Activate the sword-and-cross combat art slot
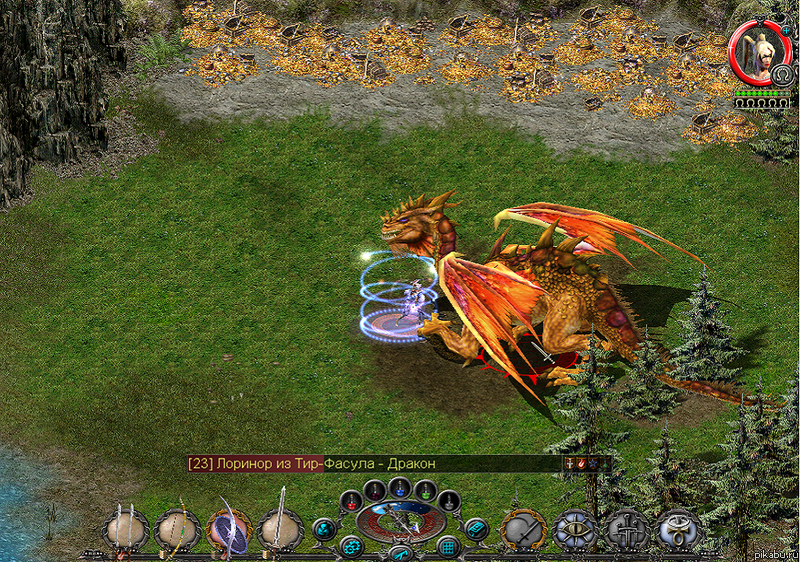 point(628,530)
